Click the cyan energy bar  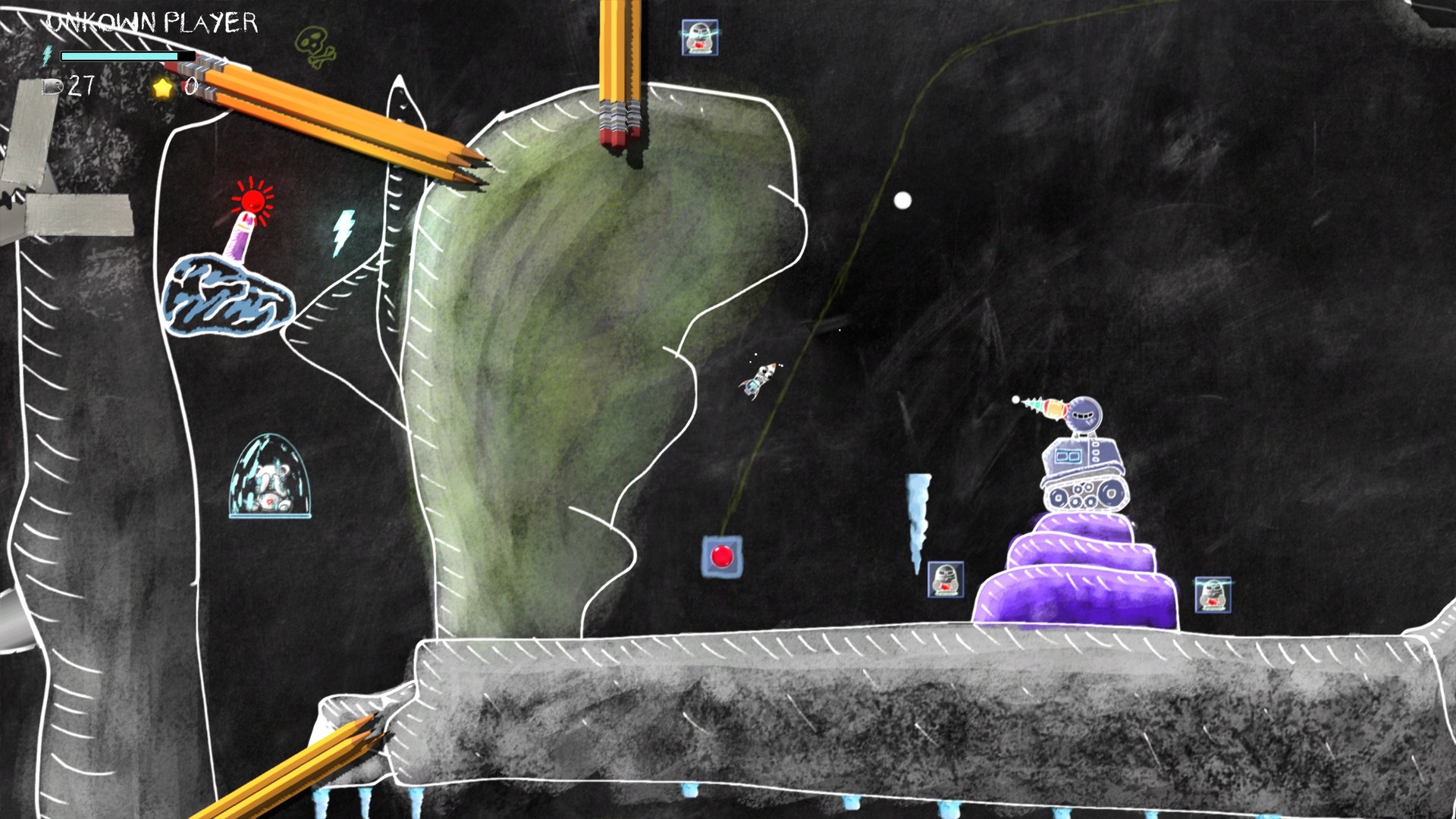pos(121,55)
